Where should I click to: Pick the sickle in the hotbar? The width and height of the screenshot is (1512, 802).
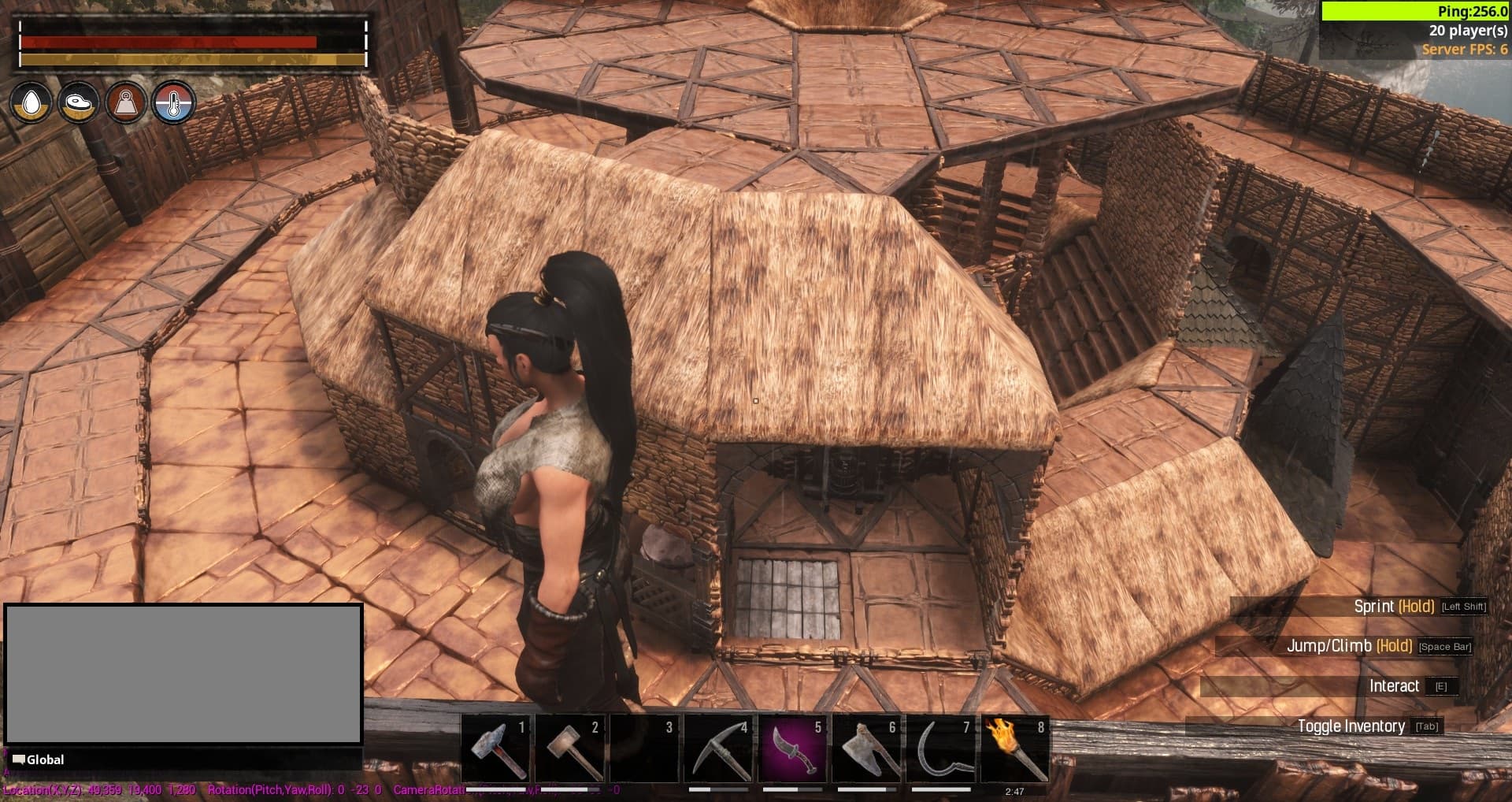point(940,748)
